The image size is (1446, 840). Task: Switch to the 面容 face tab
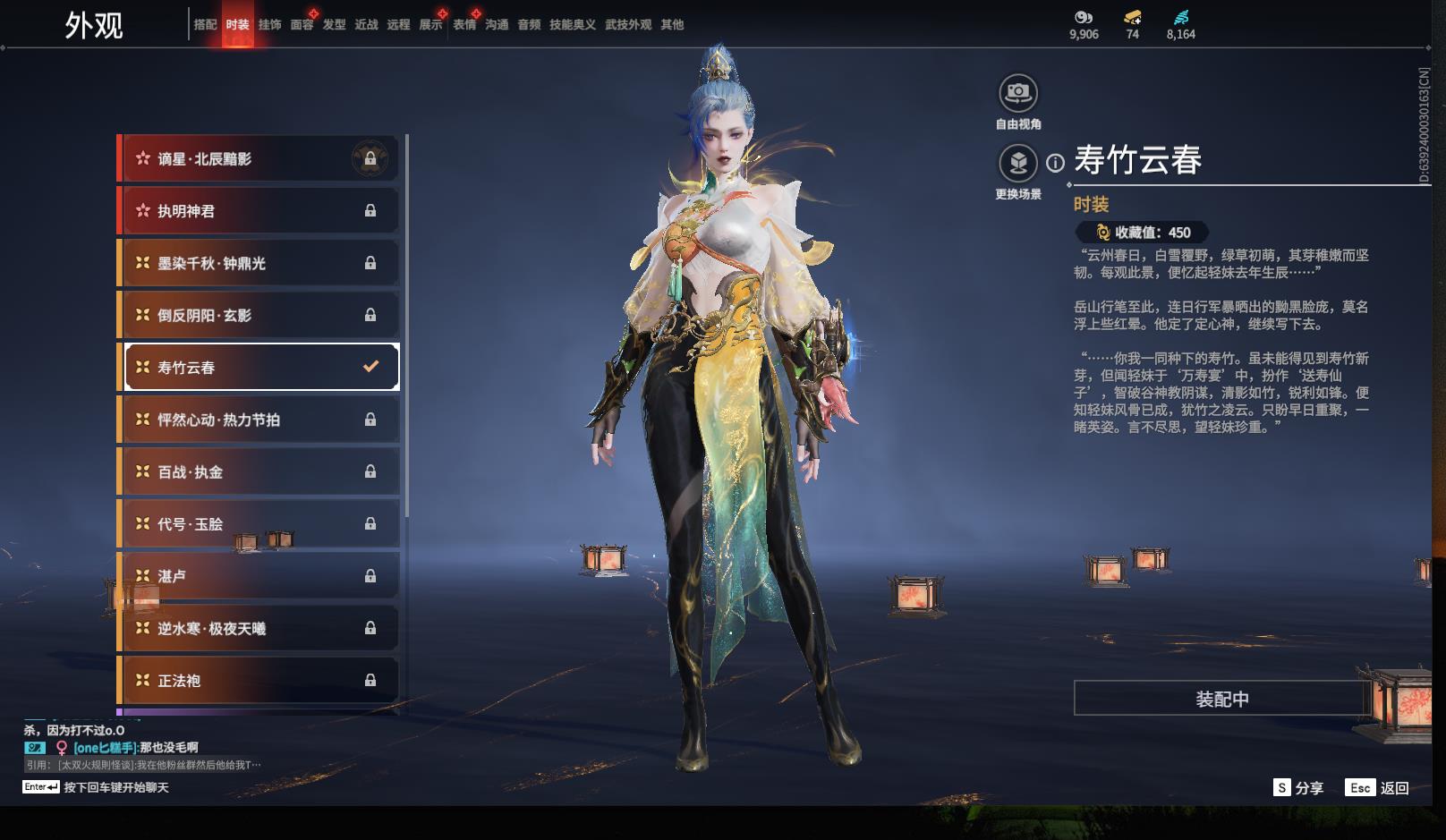tap(302, 25)
